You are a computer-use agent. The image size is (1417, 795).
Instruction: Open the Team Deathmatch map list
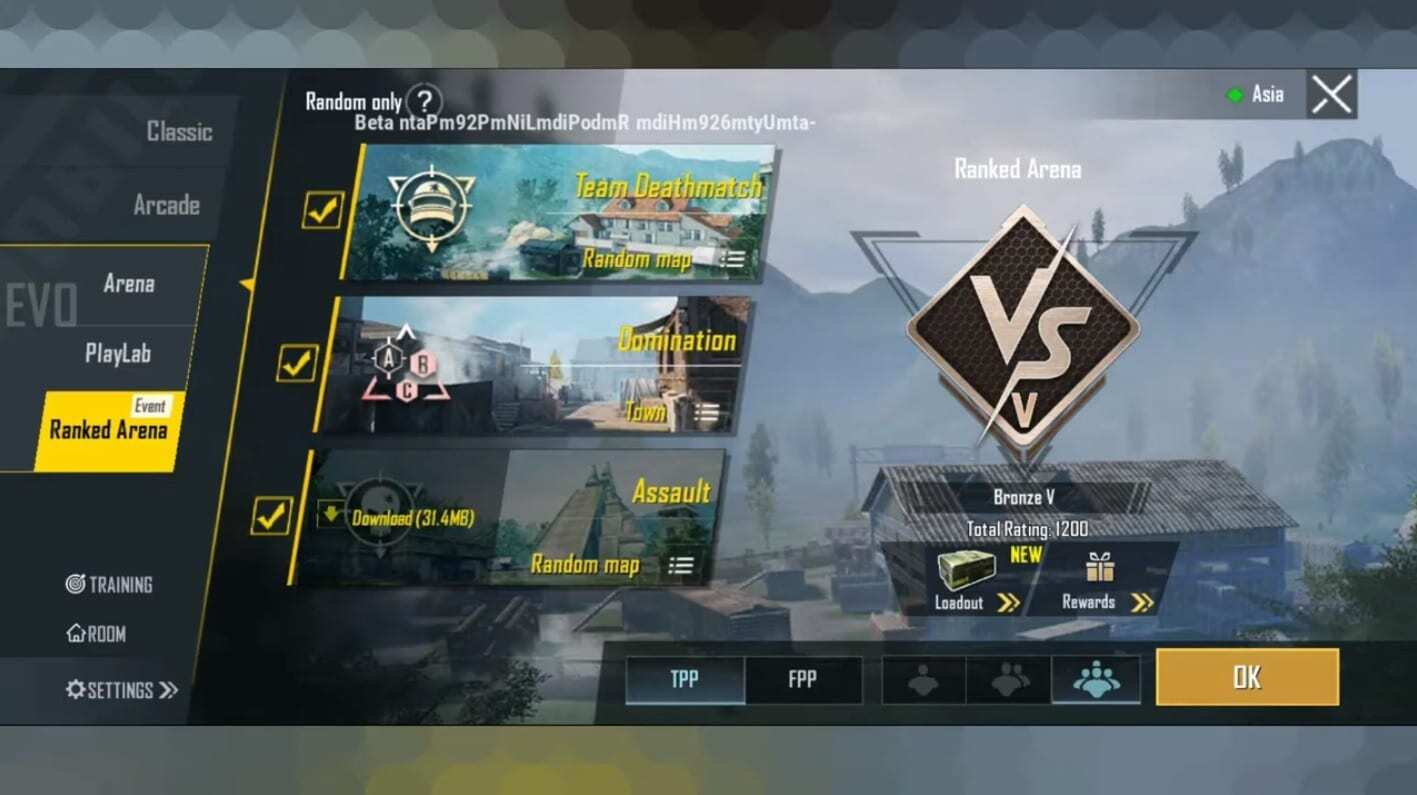[732, 259]
